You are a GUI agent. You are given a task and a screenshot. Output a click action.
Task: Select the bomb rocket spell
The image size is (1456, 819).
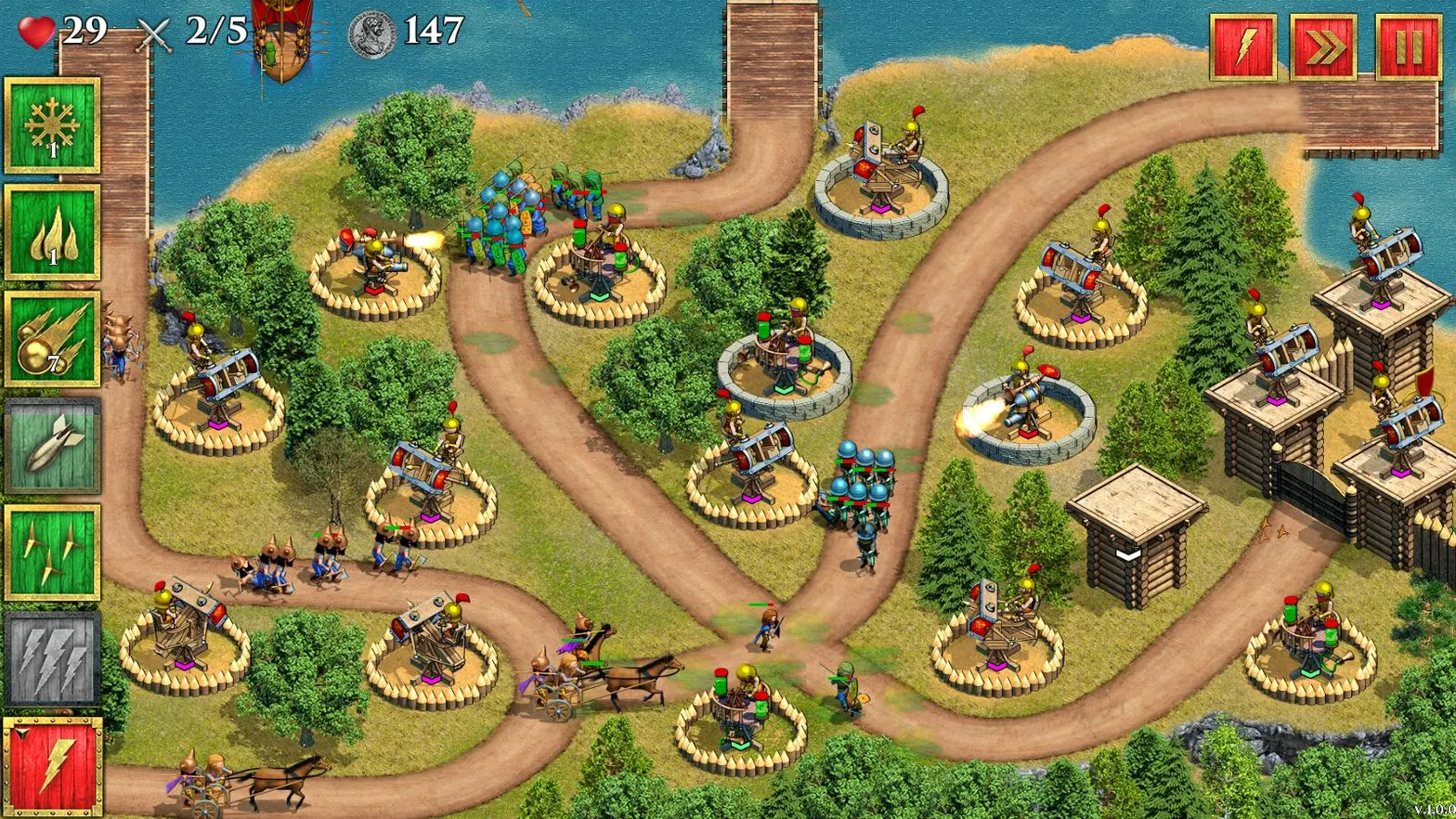click(x=51, y=448)
